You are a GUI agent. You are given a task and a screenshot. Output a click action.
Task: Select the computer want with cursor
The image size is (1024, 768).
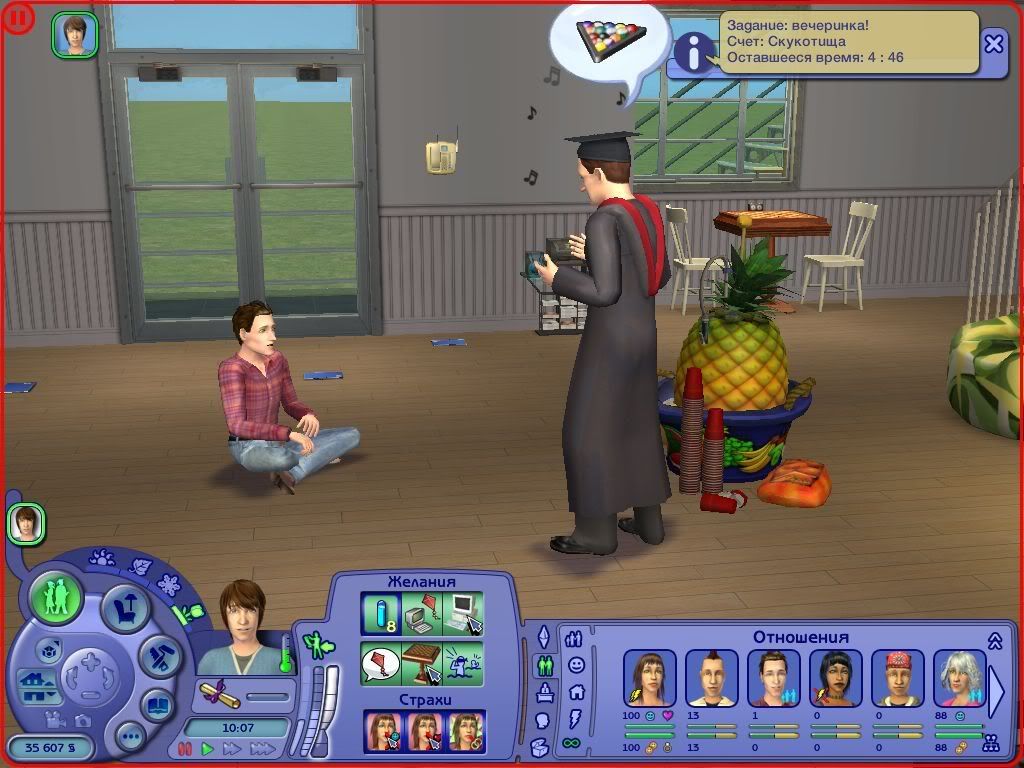click(x=463, y=612)
